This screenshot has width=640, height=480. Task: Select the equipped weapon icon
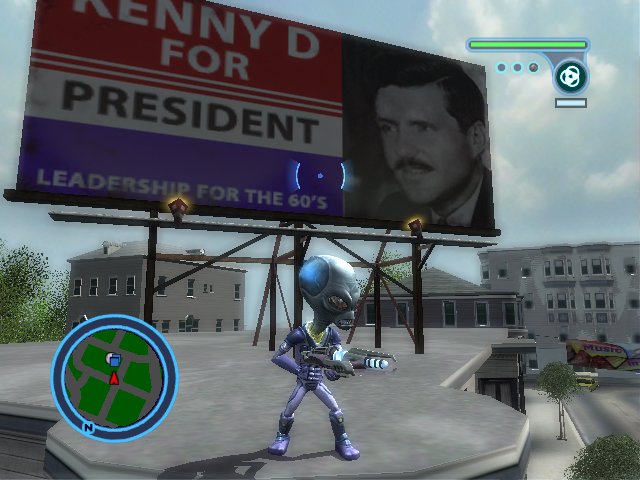tap(571, 76)
